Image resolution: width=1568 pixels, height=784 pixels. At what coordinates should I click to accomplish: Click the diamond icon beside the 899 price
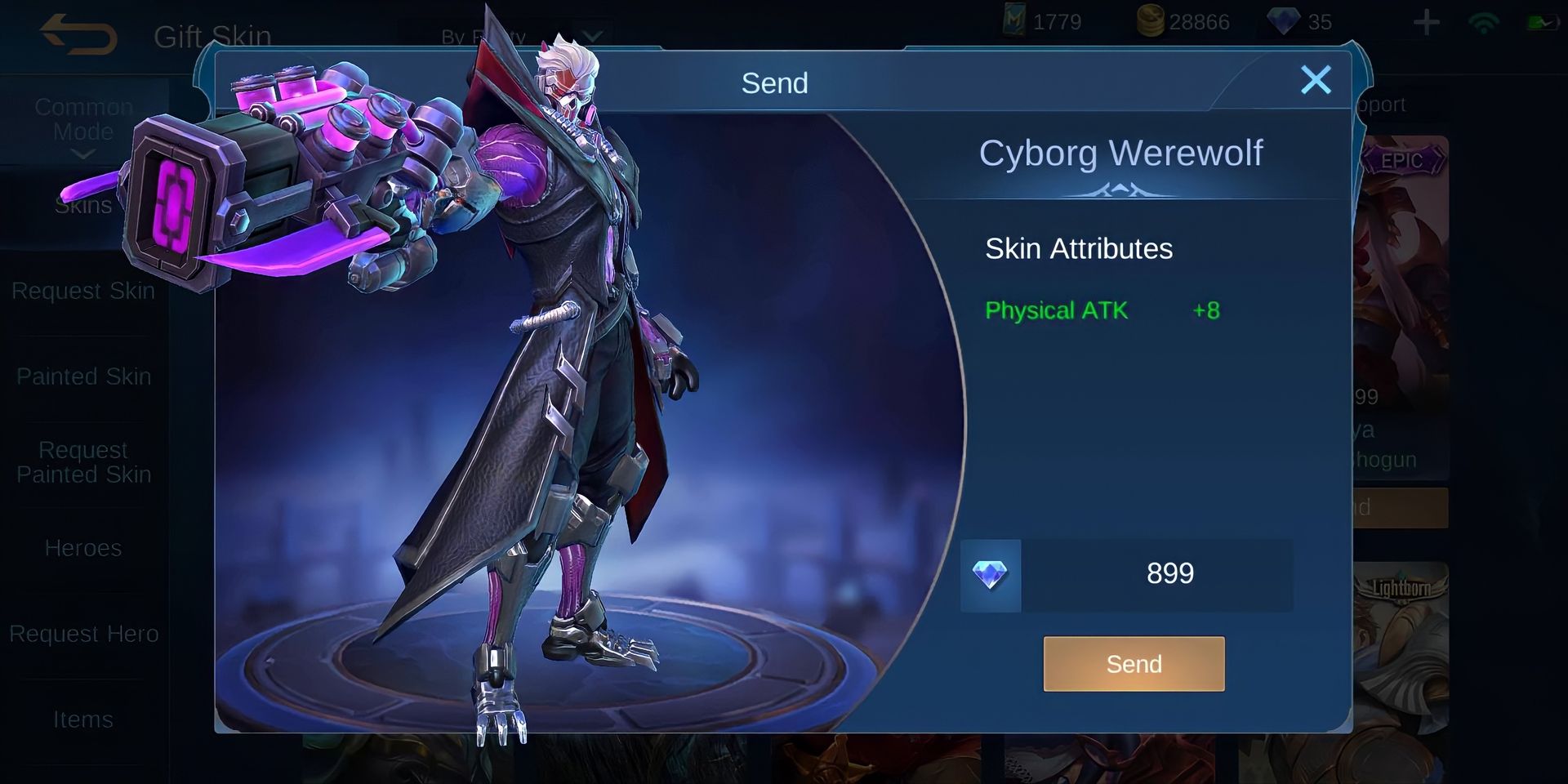990,574
